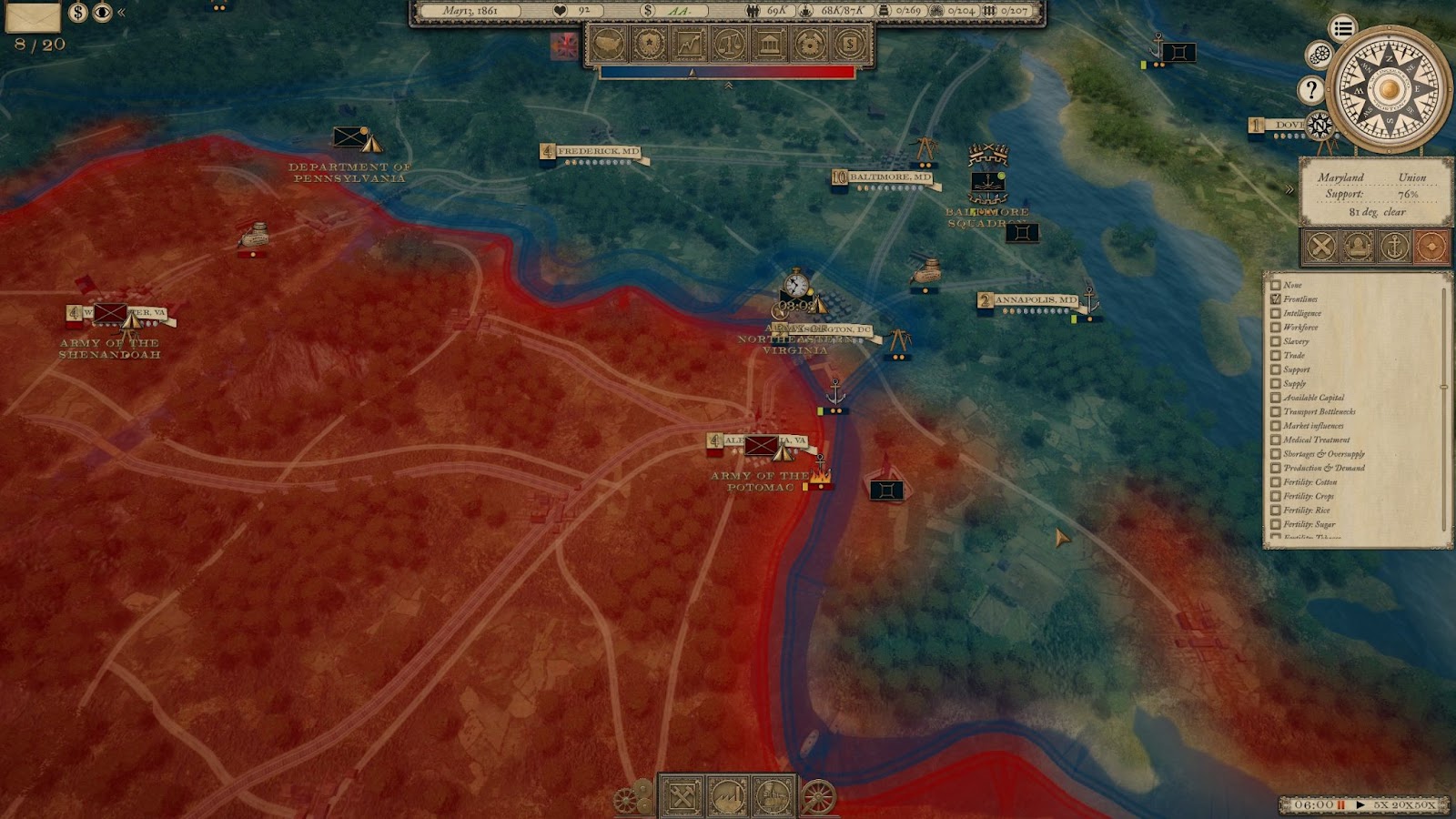Open settings with the gear button
1456x819 pixels.
point(1319,55)
